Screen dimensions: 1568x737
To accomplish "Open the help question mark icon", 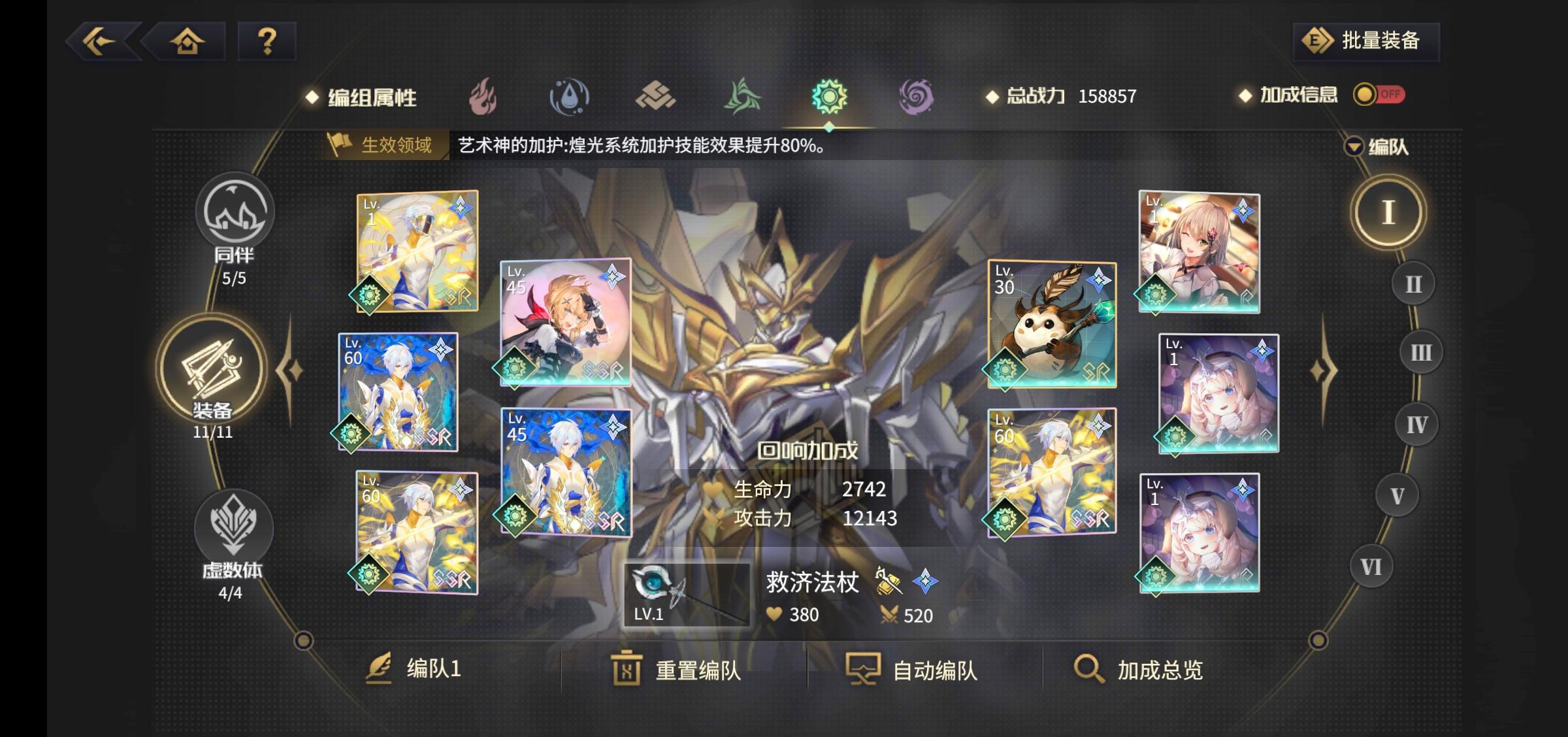I will (264, 41).
